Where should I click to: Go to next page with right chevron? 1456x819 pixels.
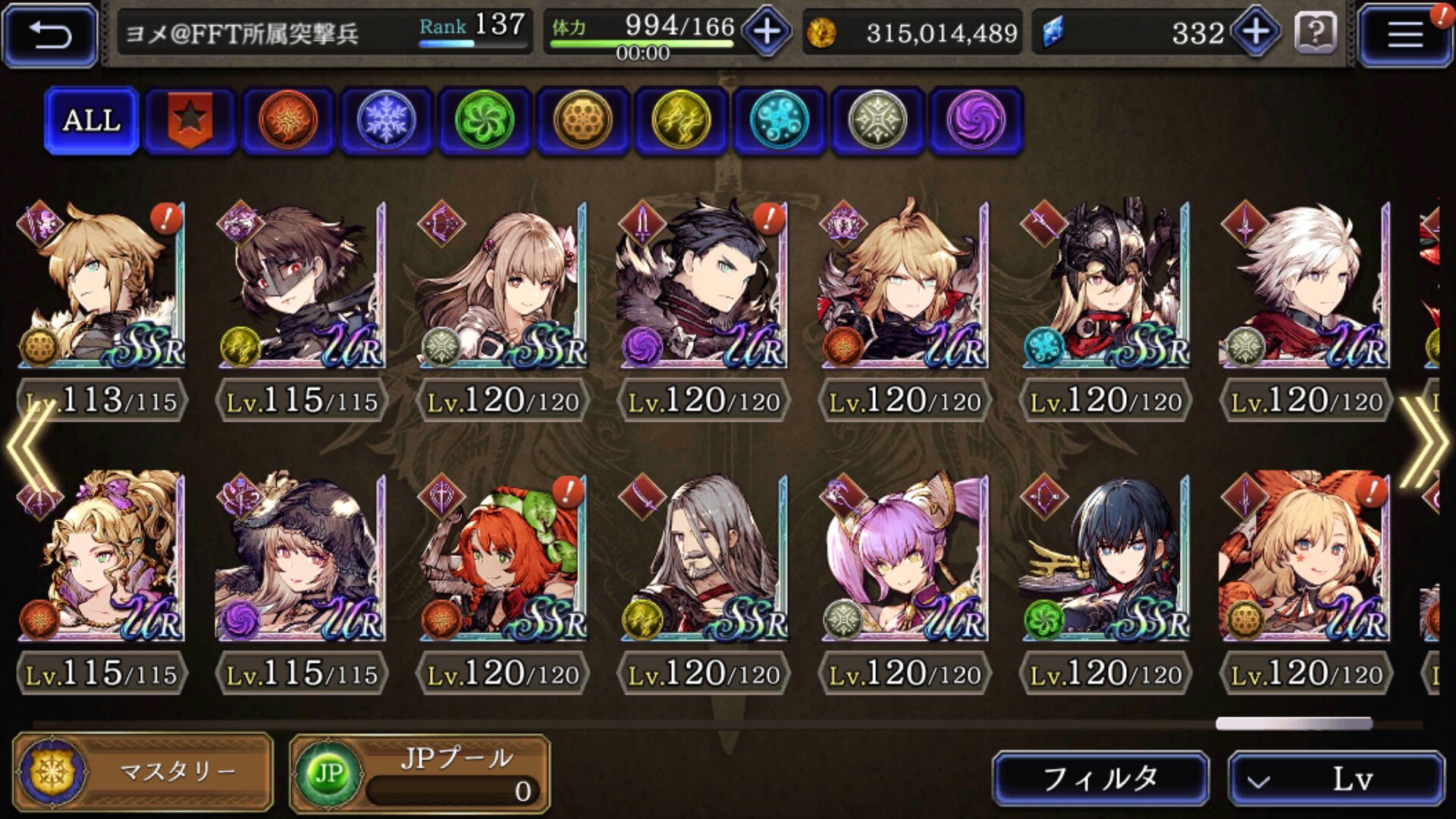(1423, 441)
